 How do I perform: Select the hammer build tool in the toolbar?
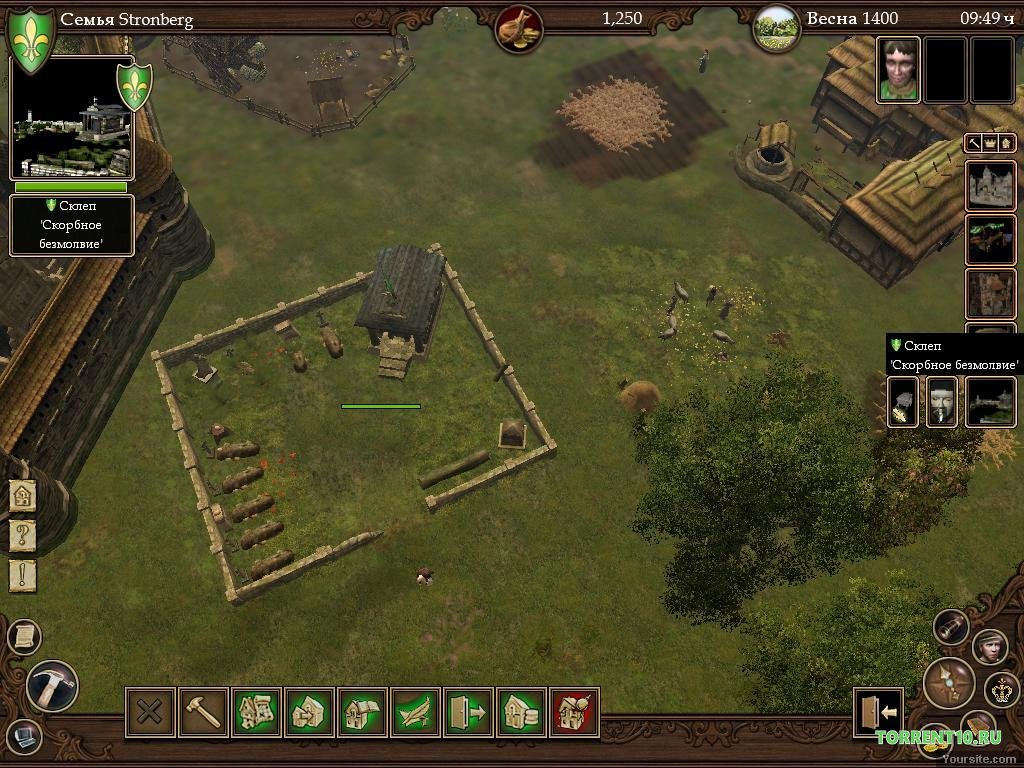tap(203, 712)
